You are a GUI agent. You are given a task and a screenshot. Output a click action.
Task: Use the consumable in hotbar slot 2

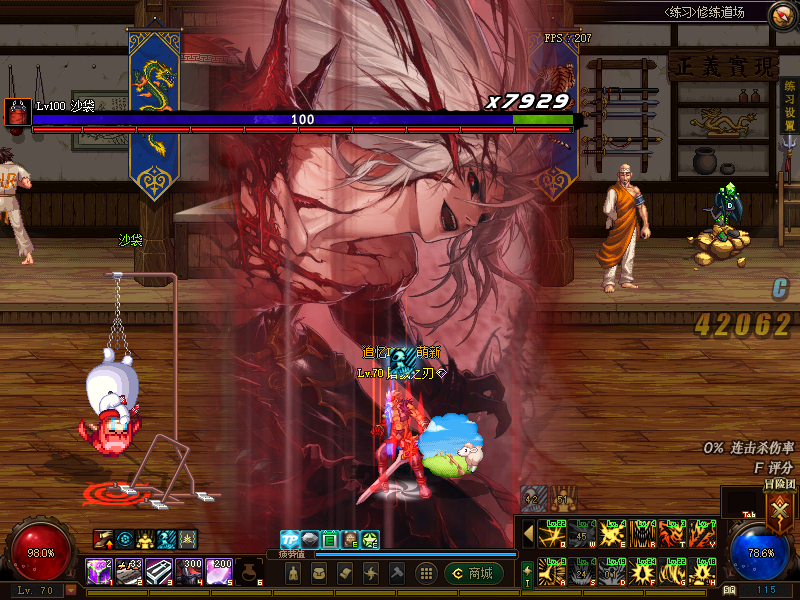click(129, 572)
